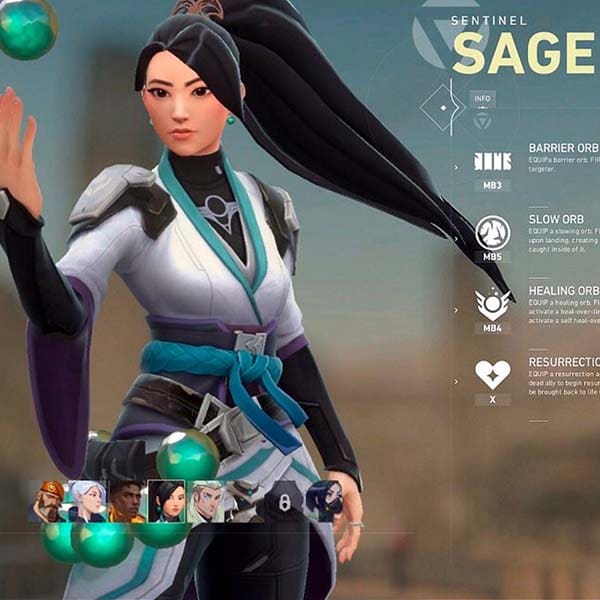Switch to the Sova agent portrait
Viewport: 600px width, 600px height.
(x=205, y=501)
